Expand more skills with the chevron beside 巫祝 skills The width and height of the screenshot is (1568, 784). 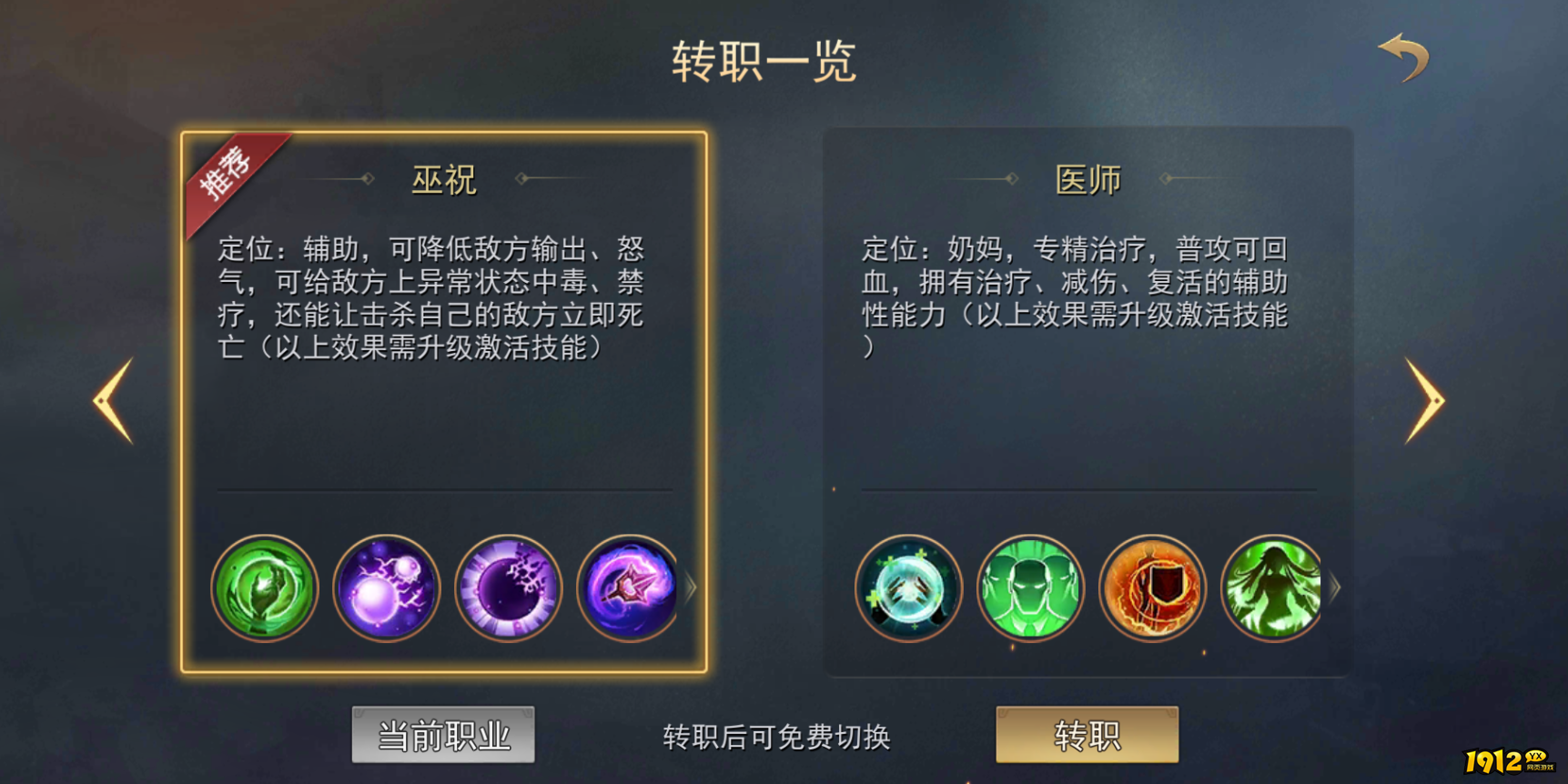(x=692, y=588)
